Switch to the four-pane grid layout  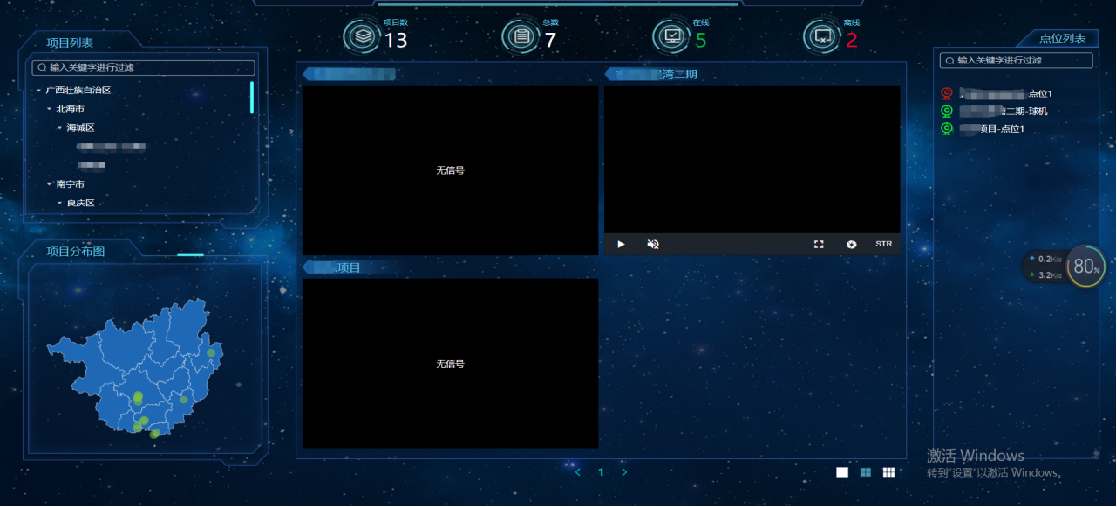[865, 472]
